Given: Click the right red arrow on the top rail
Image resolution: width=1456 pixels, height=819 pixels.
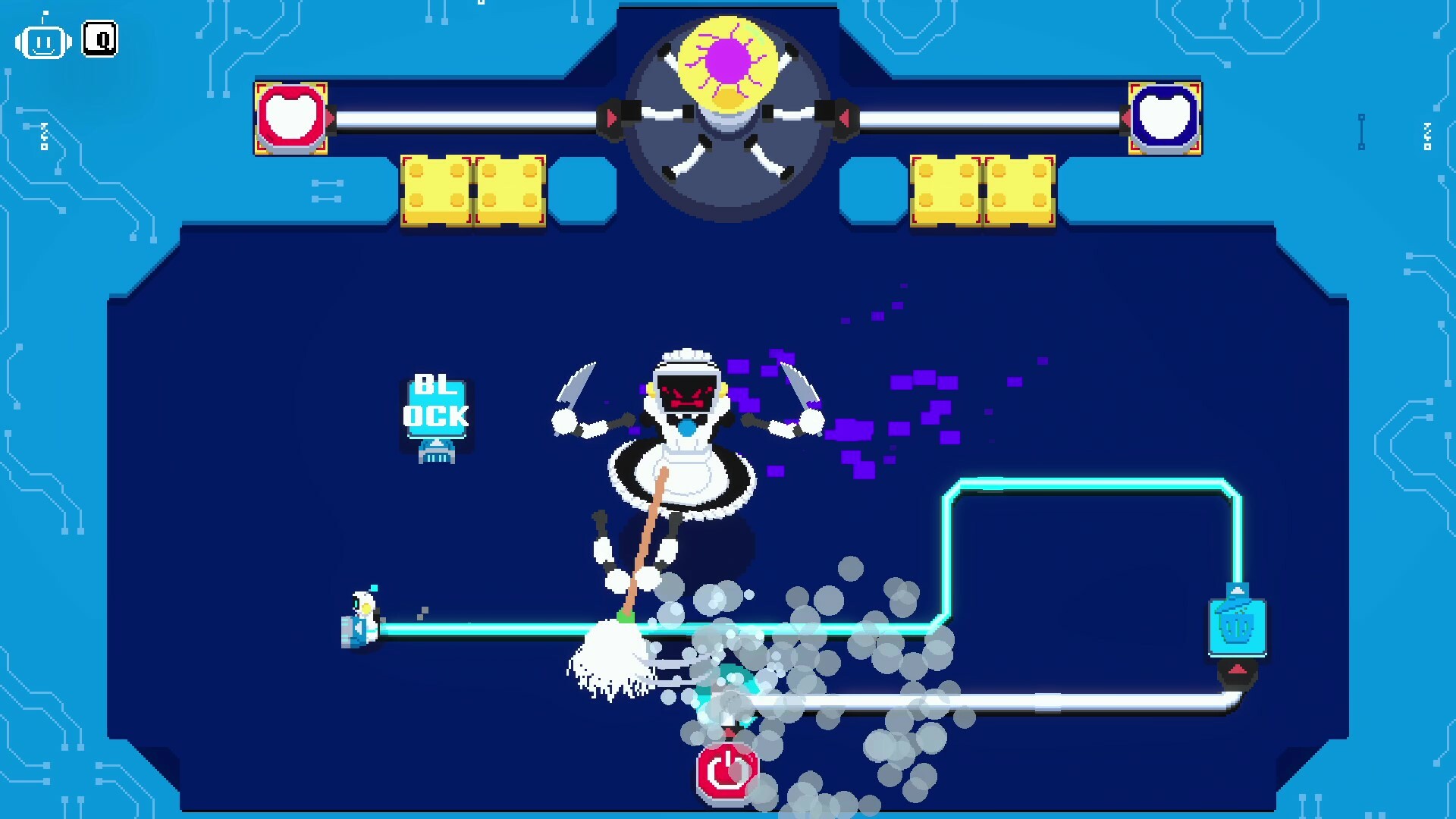Looking at the screenshot, I should point(844,118).
